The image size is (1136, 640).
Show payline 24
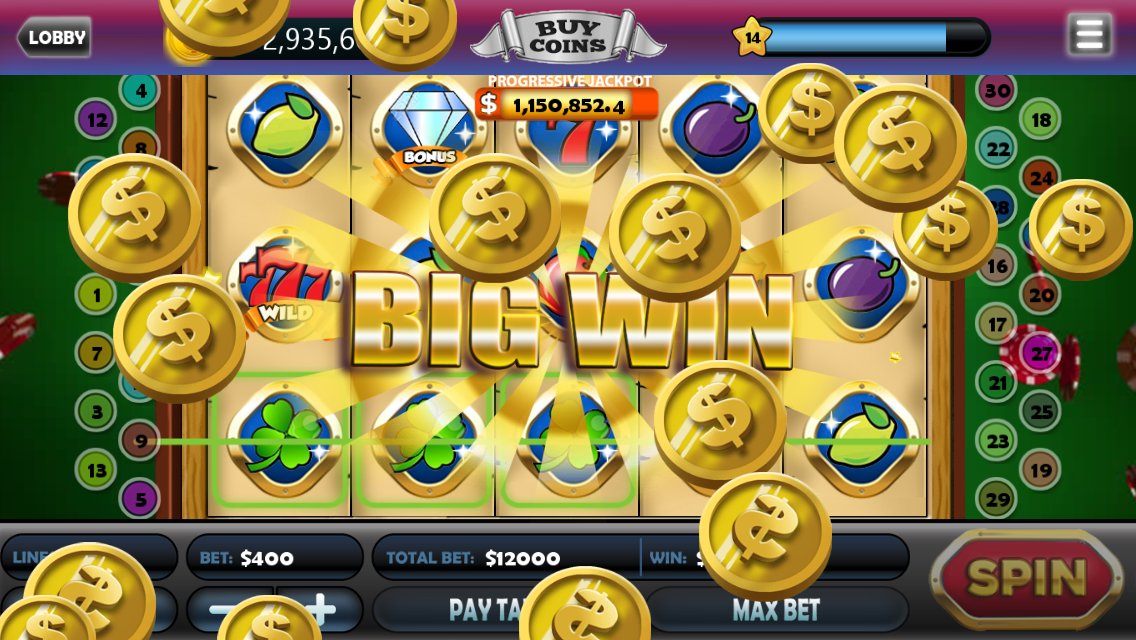tap(1041, 179)
